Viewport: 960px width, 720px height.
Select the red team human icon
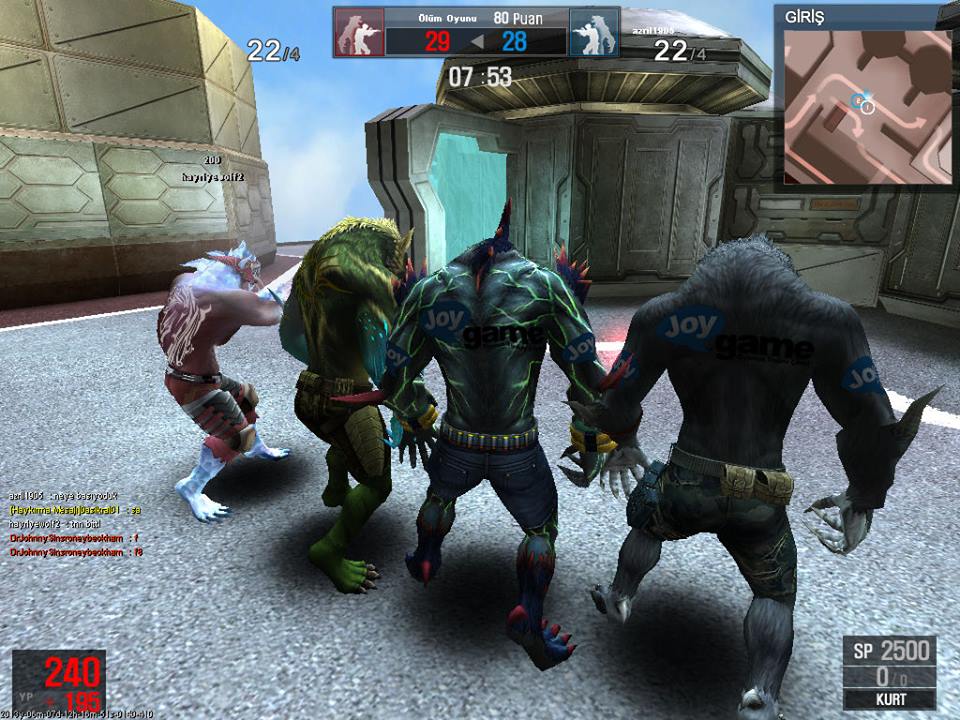[359, 33]
